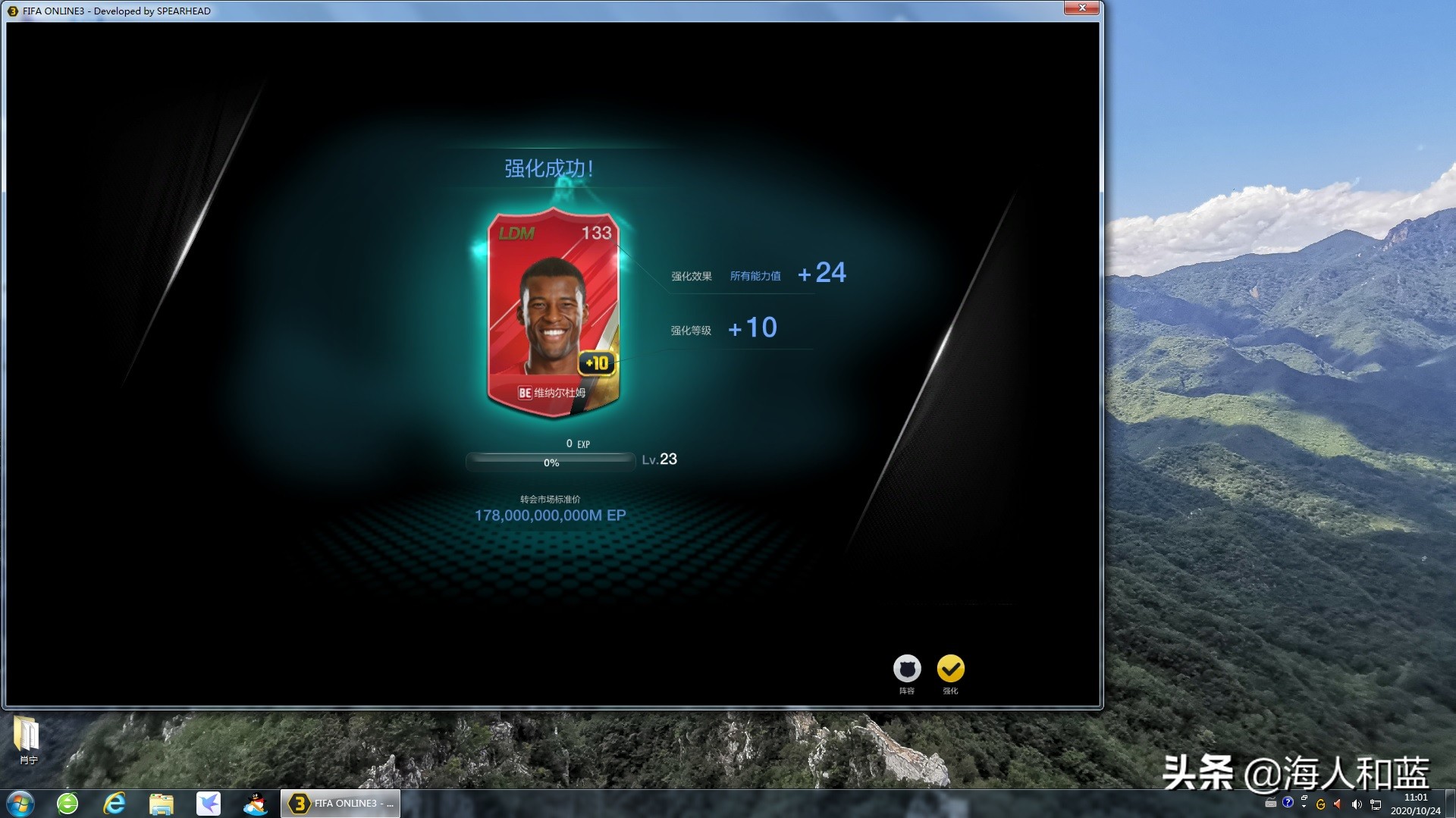
Task: Click the yellow 强化 checkmark icon
Action: (x=950, y=670)
